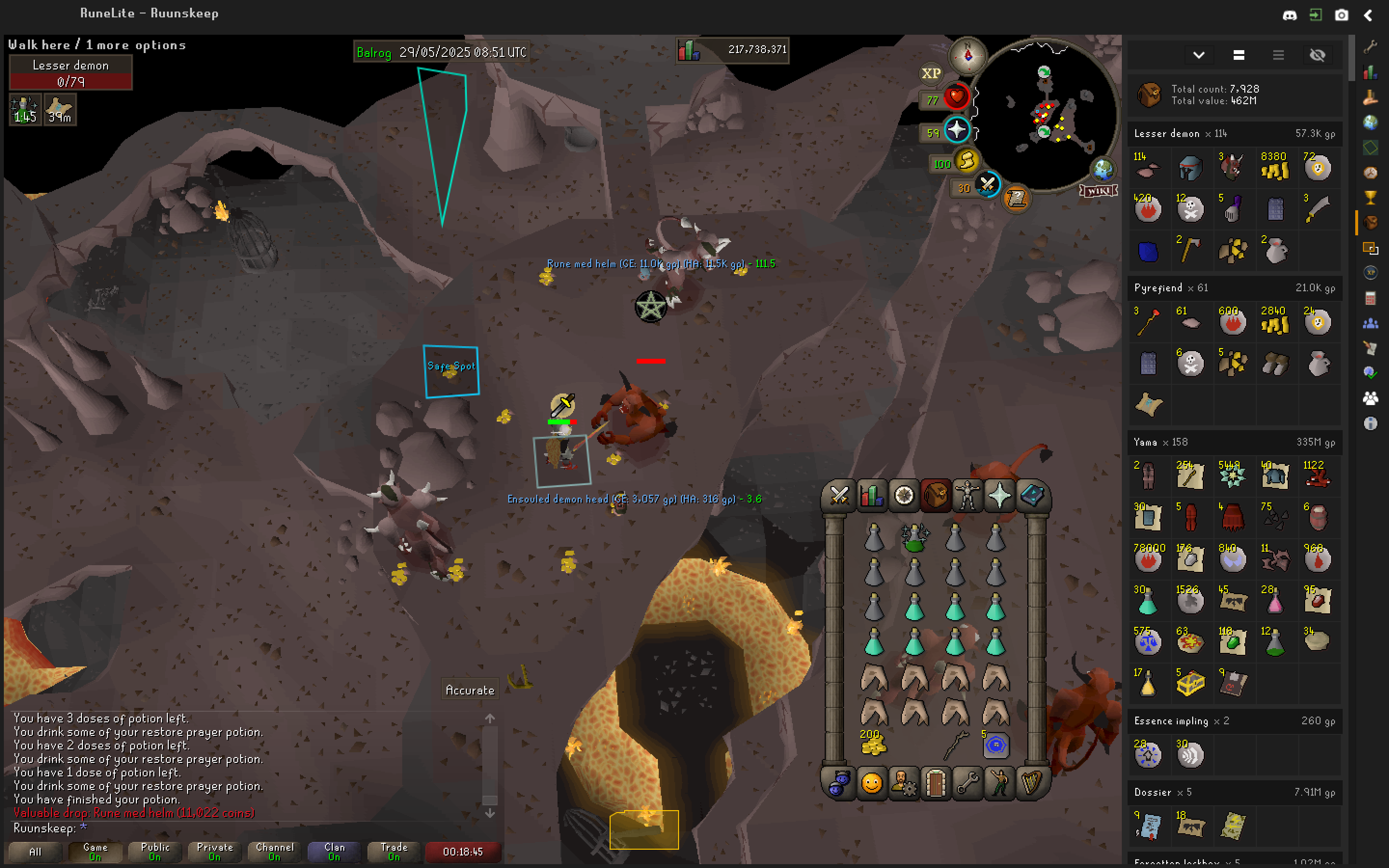Screen dimensions: 1389x868
Task: Use the special attack orb
Action: (x=987, y=185)
